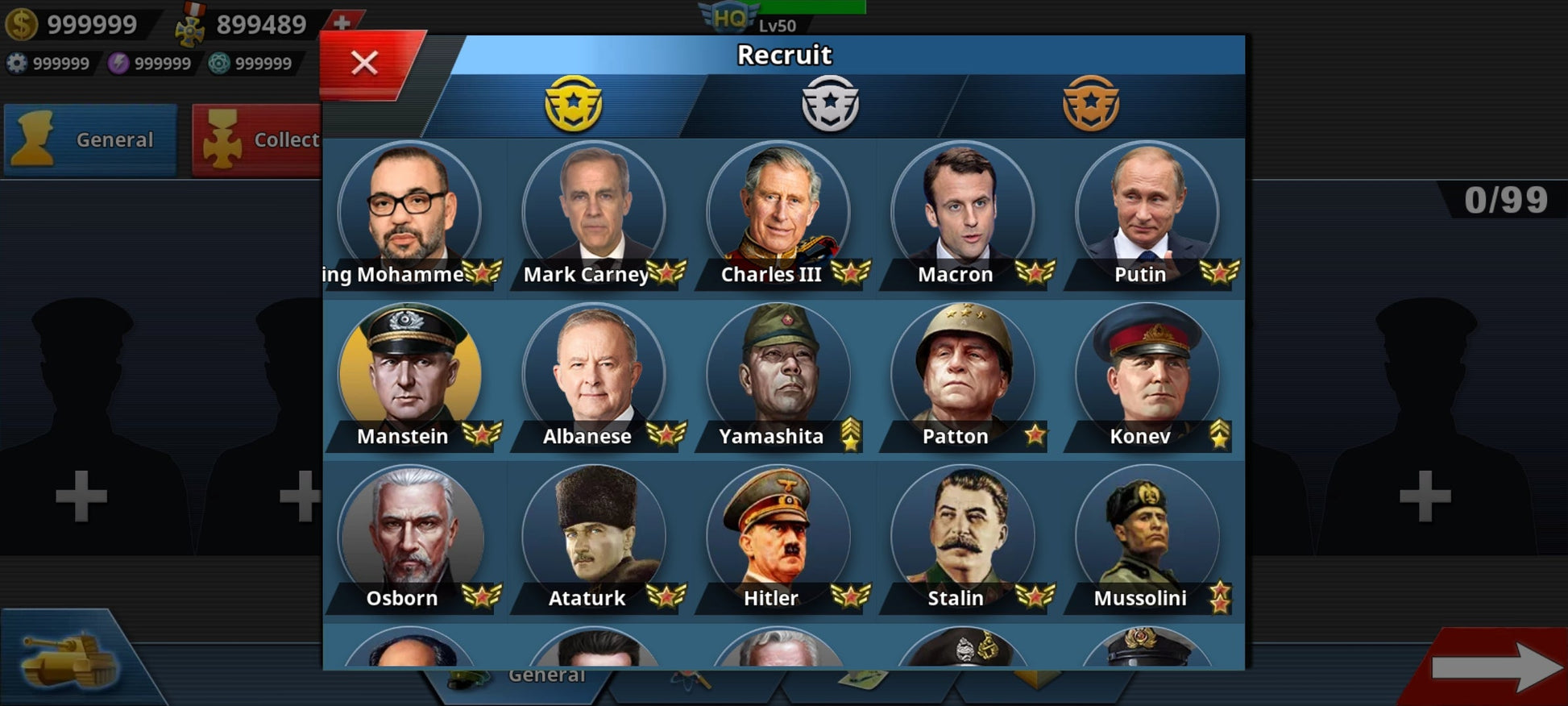Click the tank icon button
Screen dimensions: 1568x706
pos(68,659)
